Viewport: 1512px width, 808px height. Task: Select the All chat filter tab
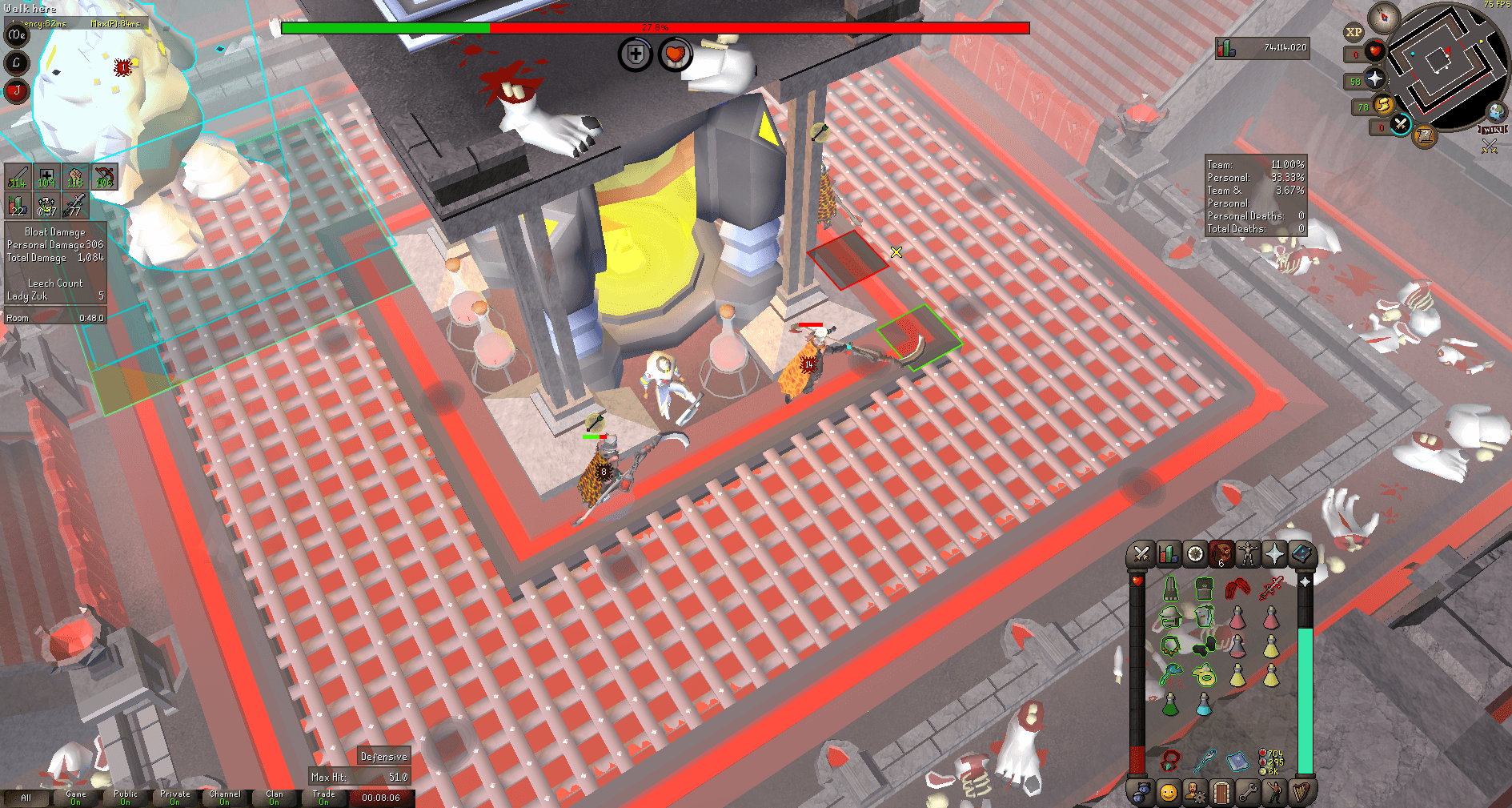coord(26,798)
